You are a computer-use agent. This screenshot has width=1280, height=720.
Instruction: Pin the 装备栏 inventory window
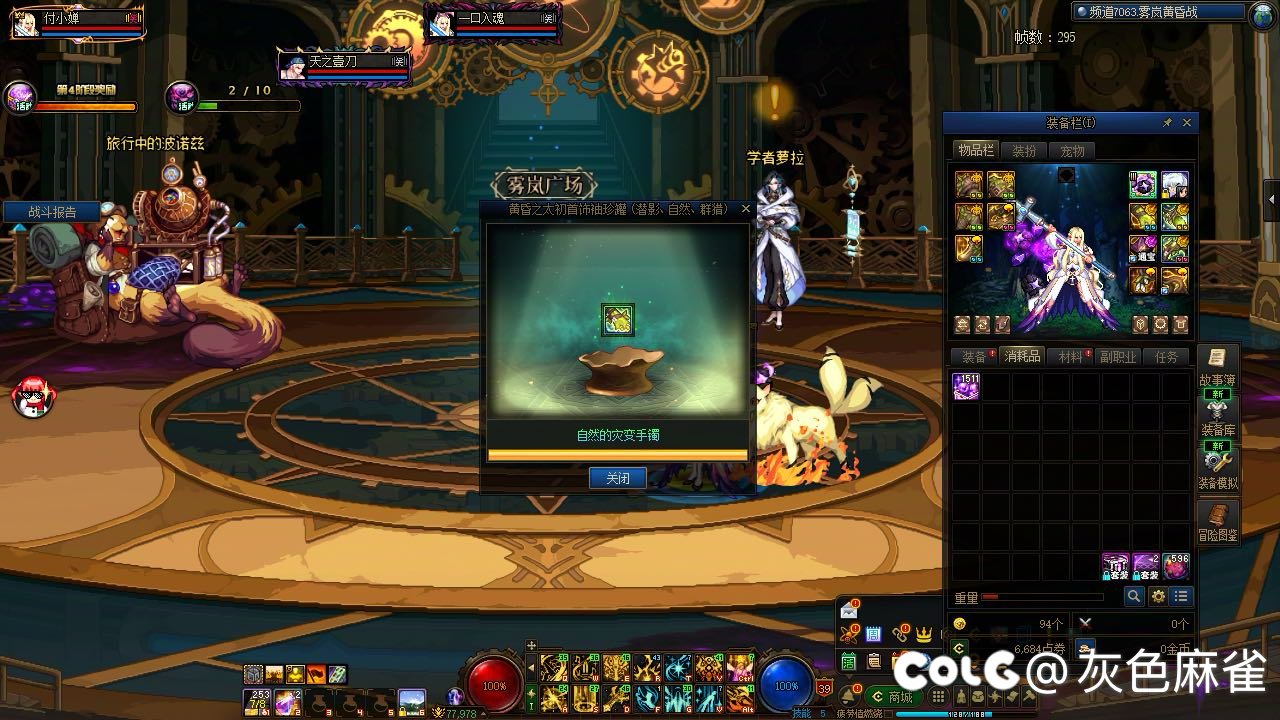coord(1167,123)
